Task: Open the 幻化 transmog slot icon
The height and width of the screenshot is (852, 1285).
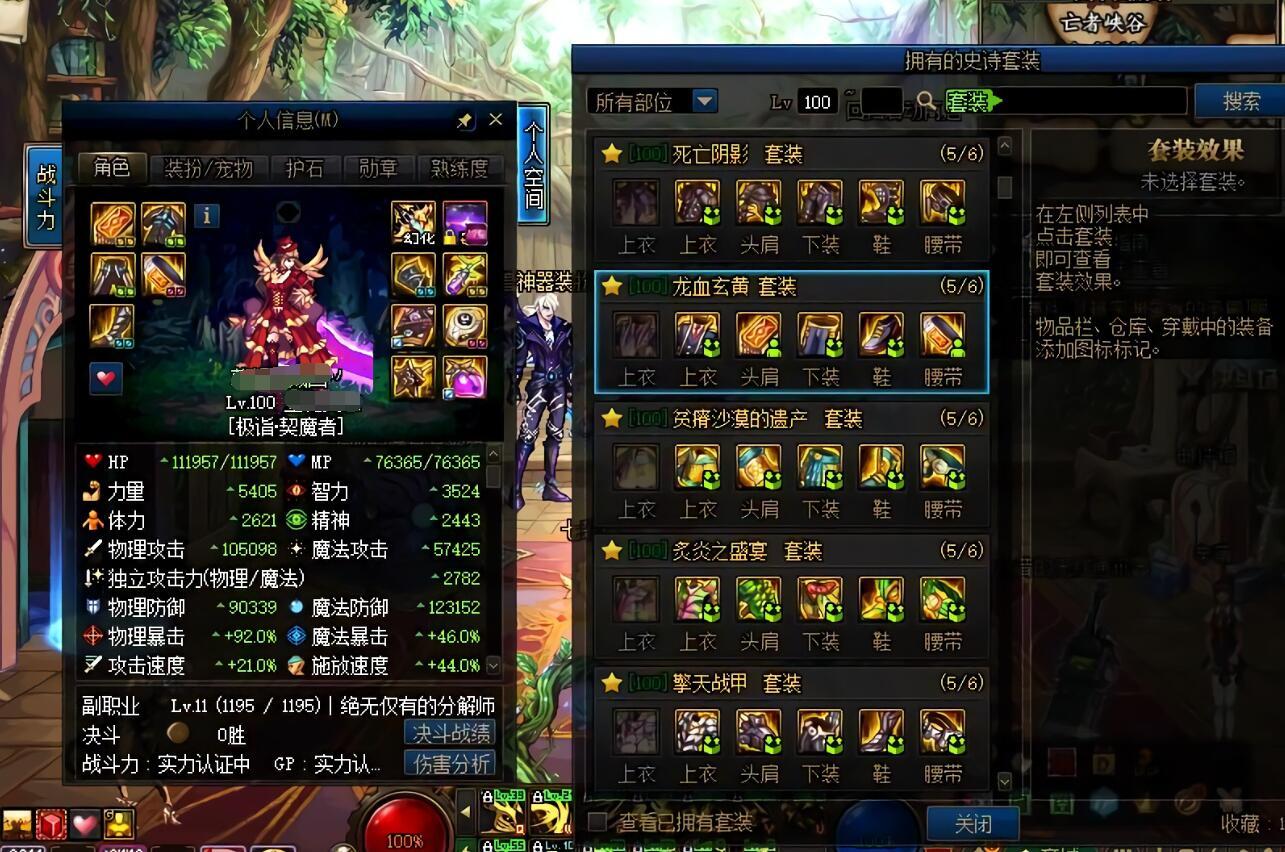Action: pyautogui.click(x=413, y=222)
